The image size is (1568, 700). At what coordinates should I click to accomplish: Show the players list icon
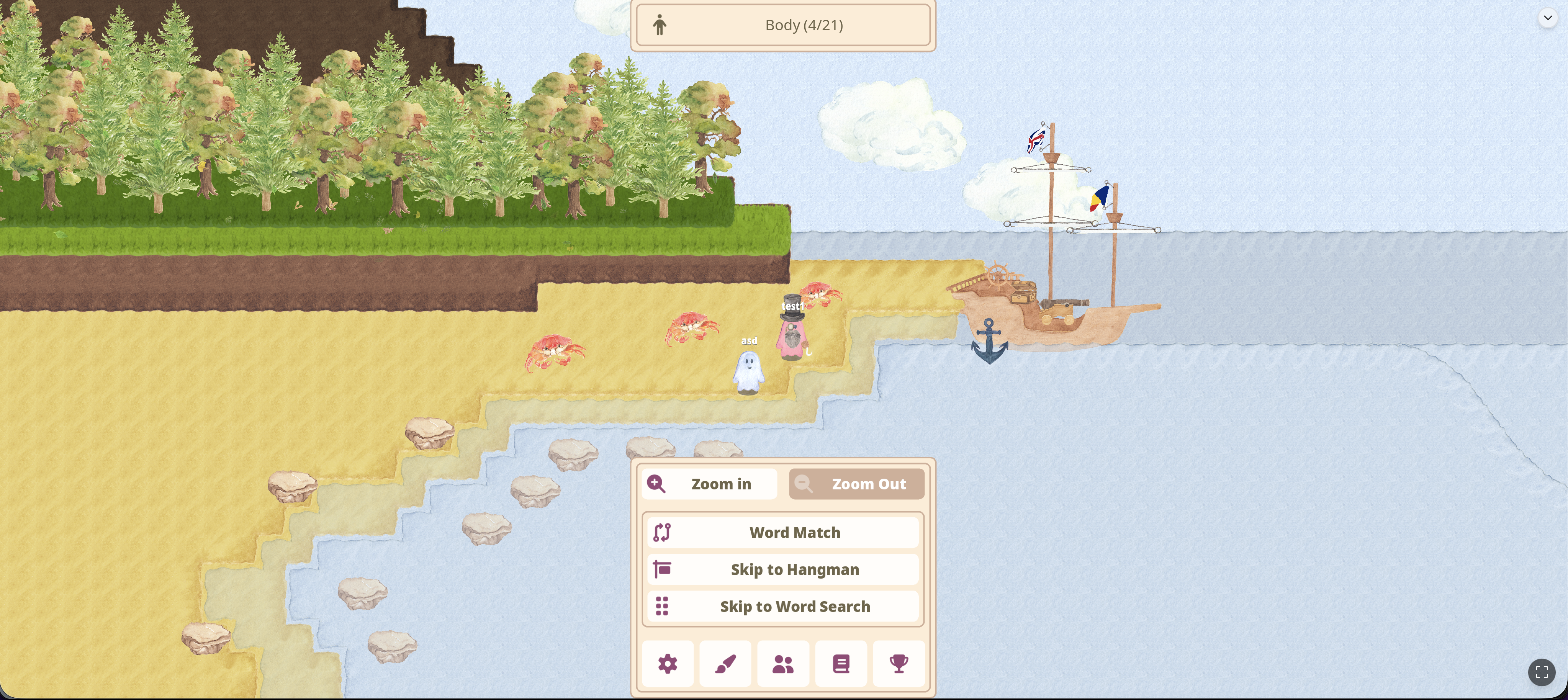[783, 664]
